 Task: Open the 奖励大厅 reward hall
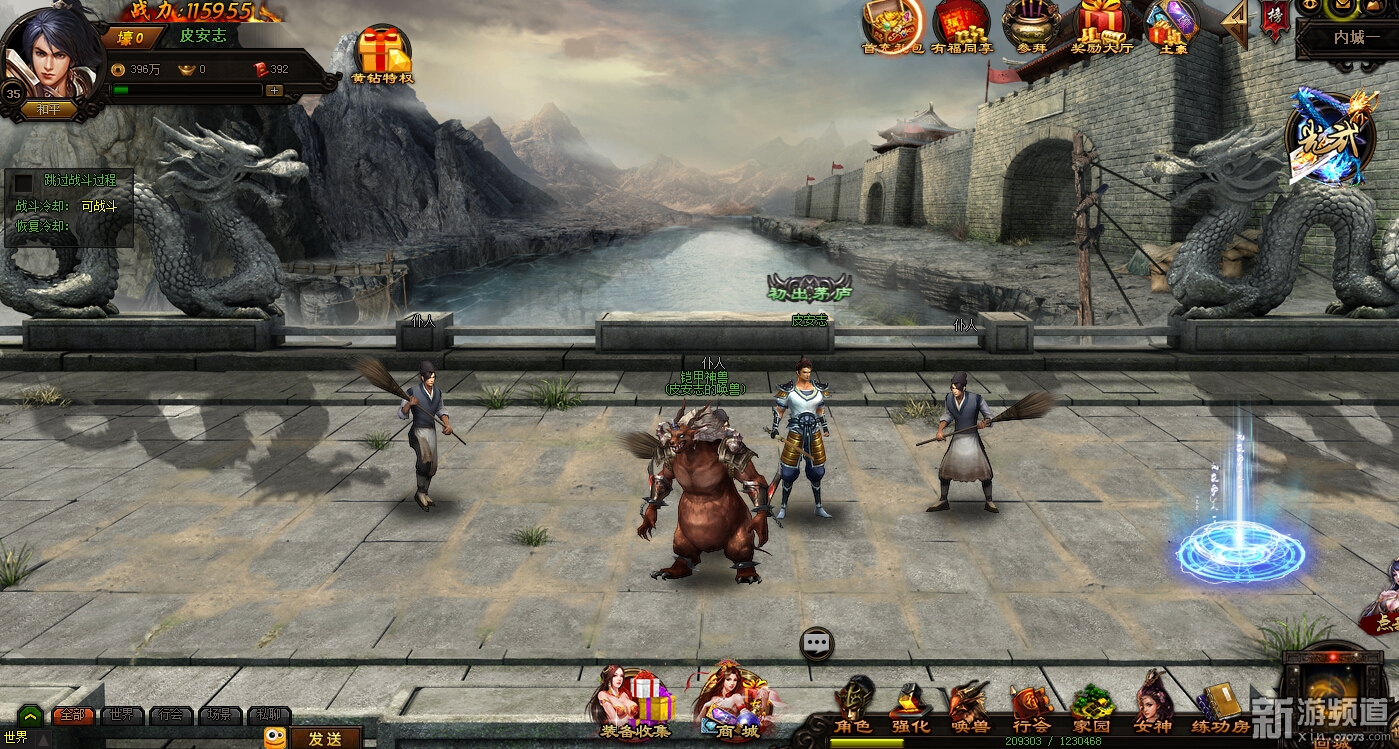click(1101, 24)
